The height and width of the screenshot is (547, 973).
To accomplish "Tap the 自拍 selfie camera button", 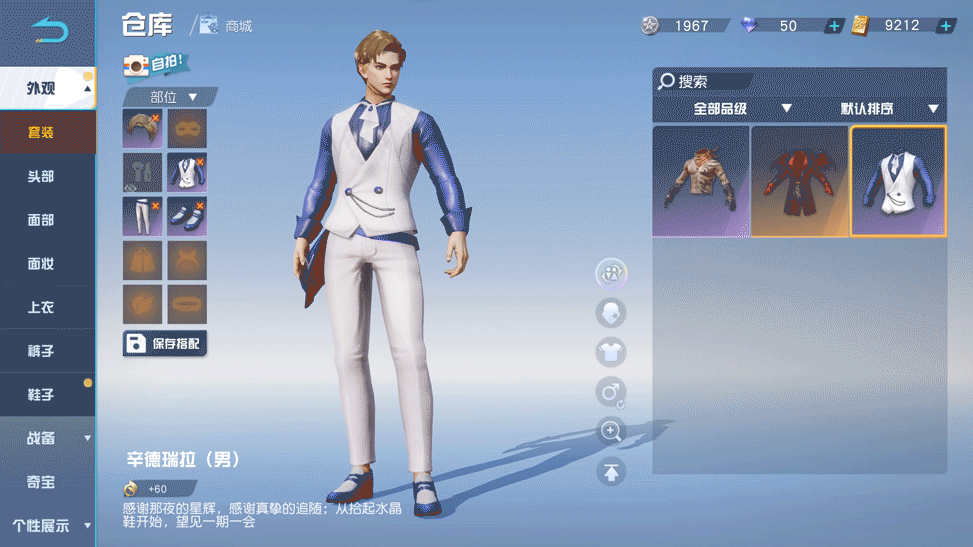I will pos(156,65).
